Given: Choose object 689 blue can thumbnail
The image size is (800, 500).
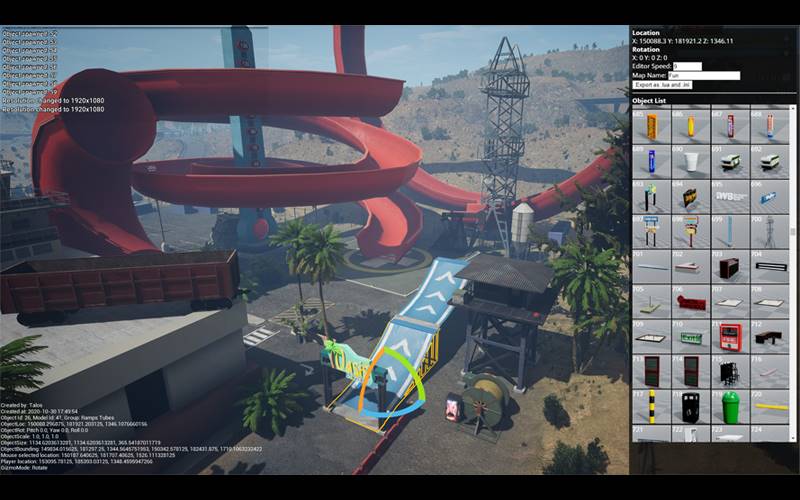Looking at the screenshot, I should pos(651,162).
